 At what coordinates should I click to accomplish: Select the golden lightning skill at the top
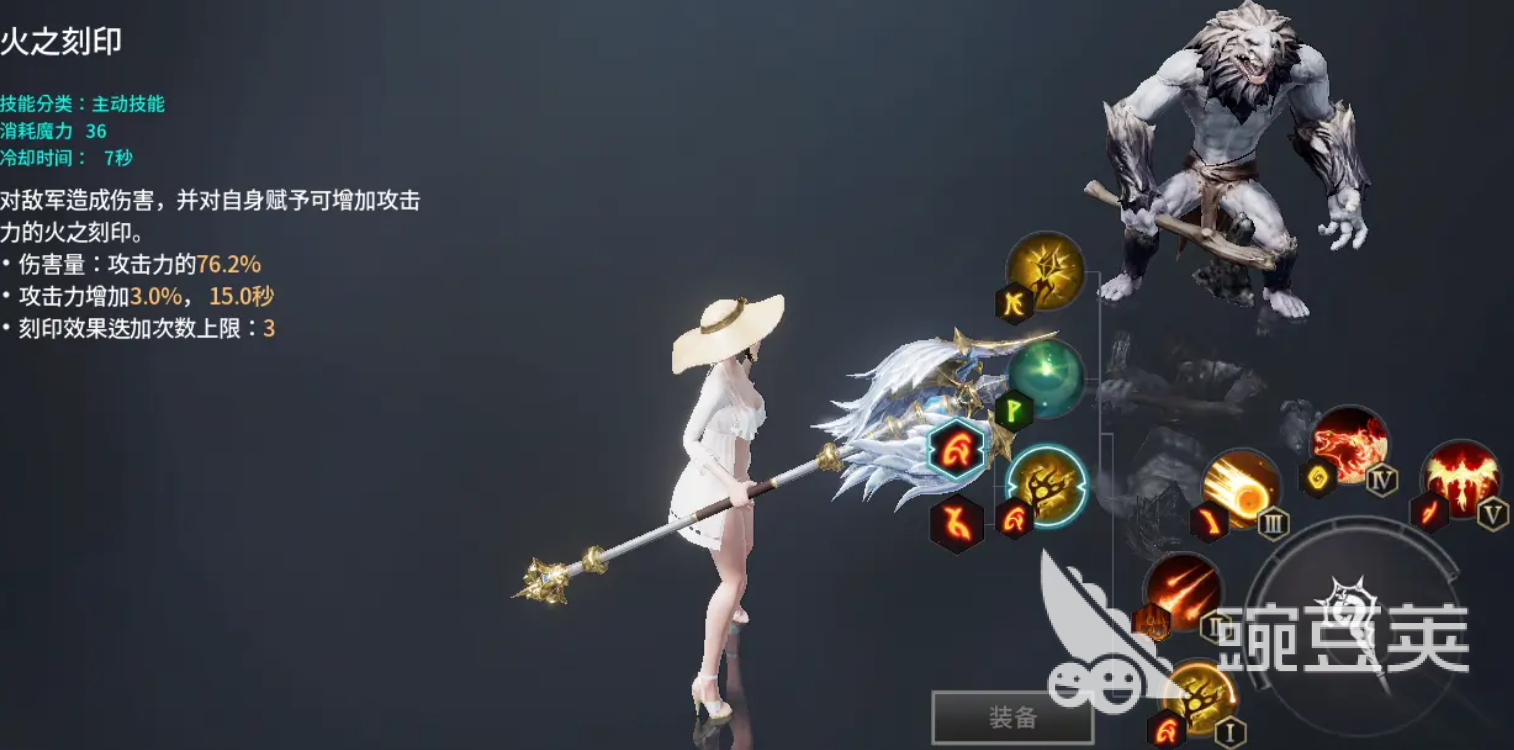pyautogui.click(x=1048, y=277)
